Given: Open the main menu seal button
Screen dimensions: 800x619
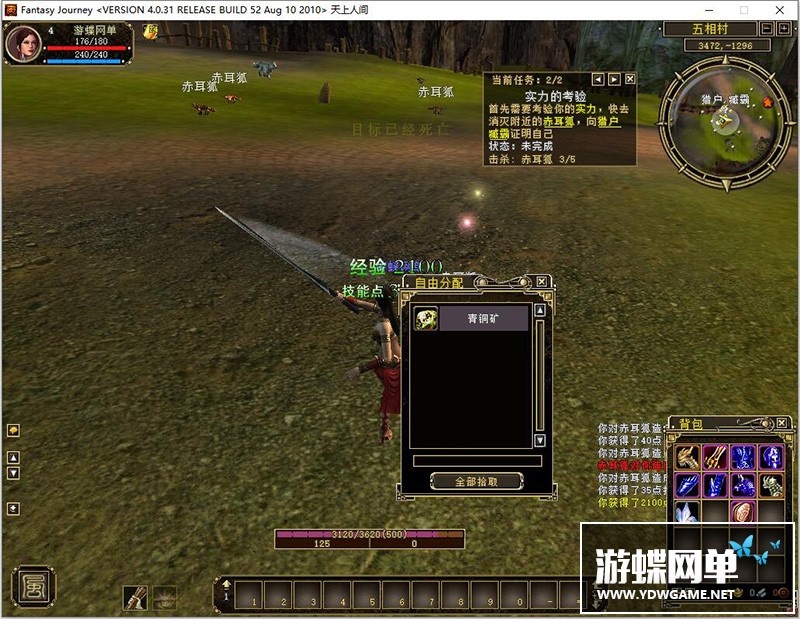Looking at the screenshot, I should [33, 585].
